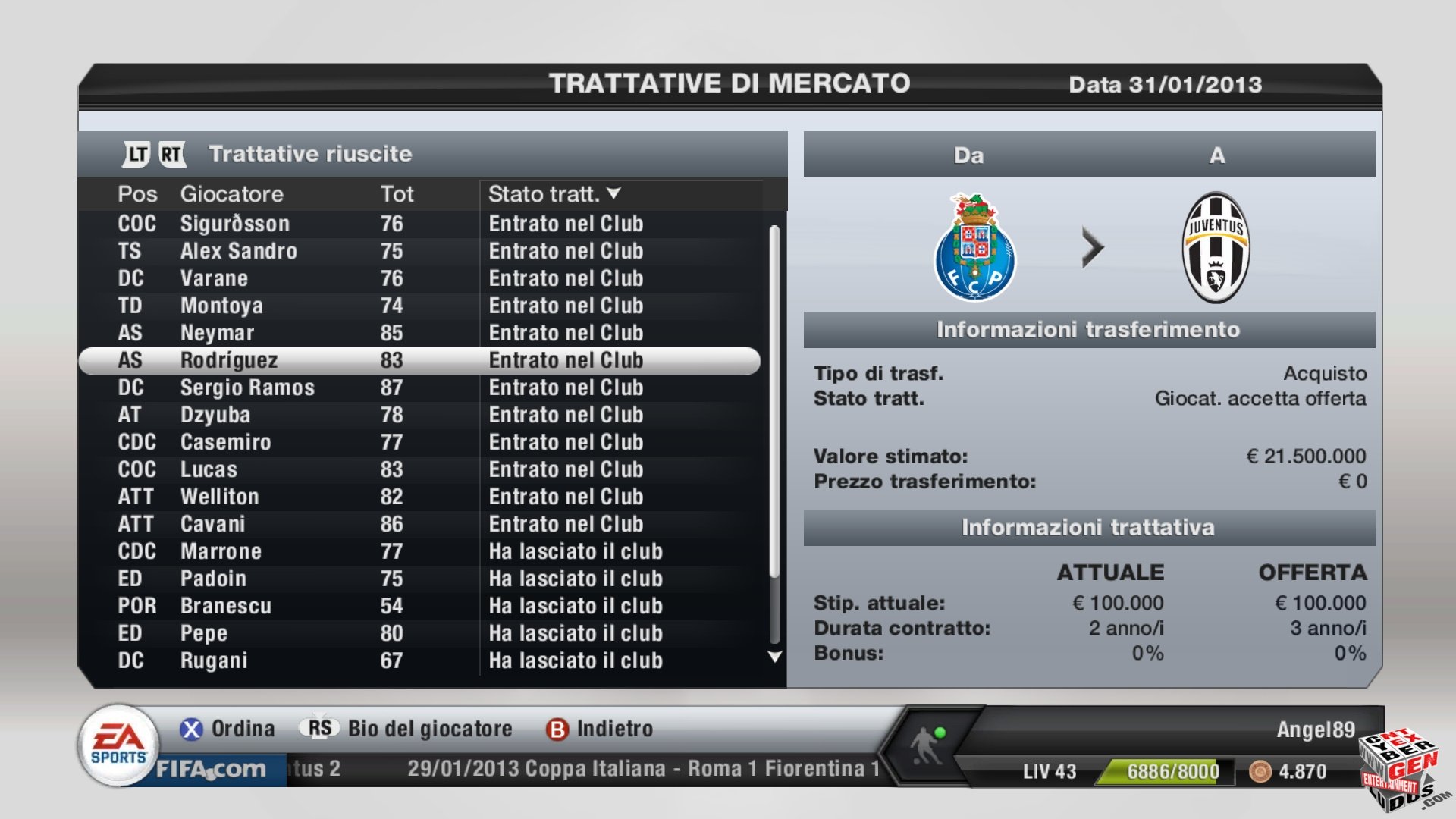The image size is (1456, 819).
Task: Choose the Dzyuba transfer row
Action: (215, 415)
